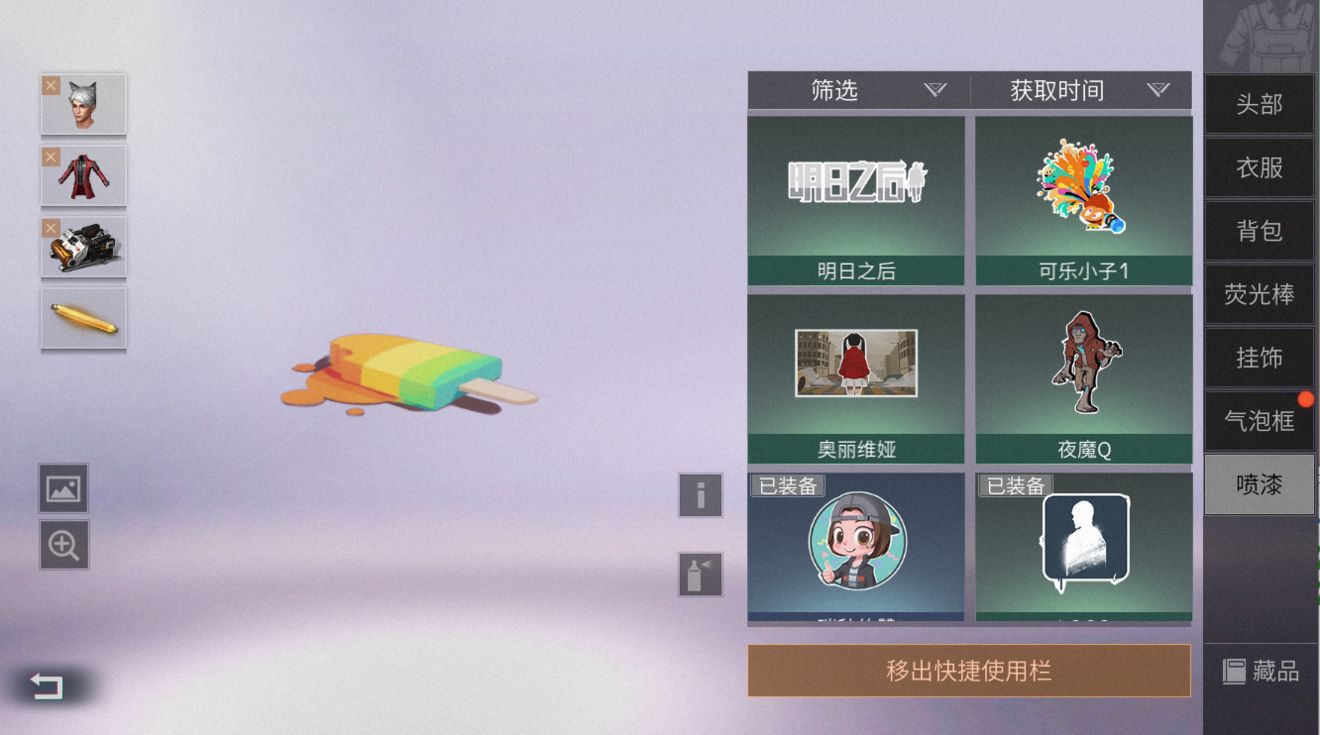Open spray details with the info icon
1320x735 pixels.
[700, 497]
